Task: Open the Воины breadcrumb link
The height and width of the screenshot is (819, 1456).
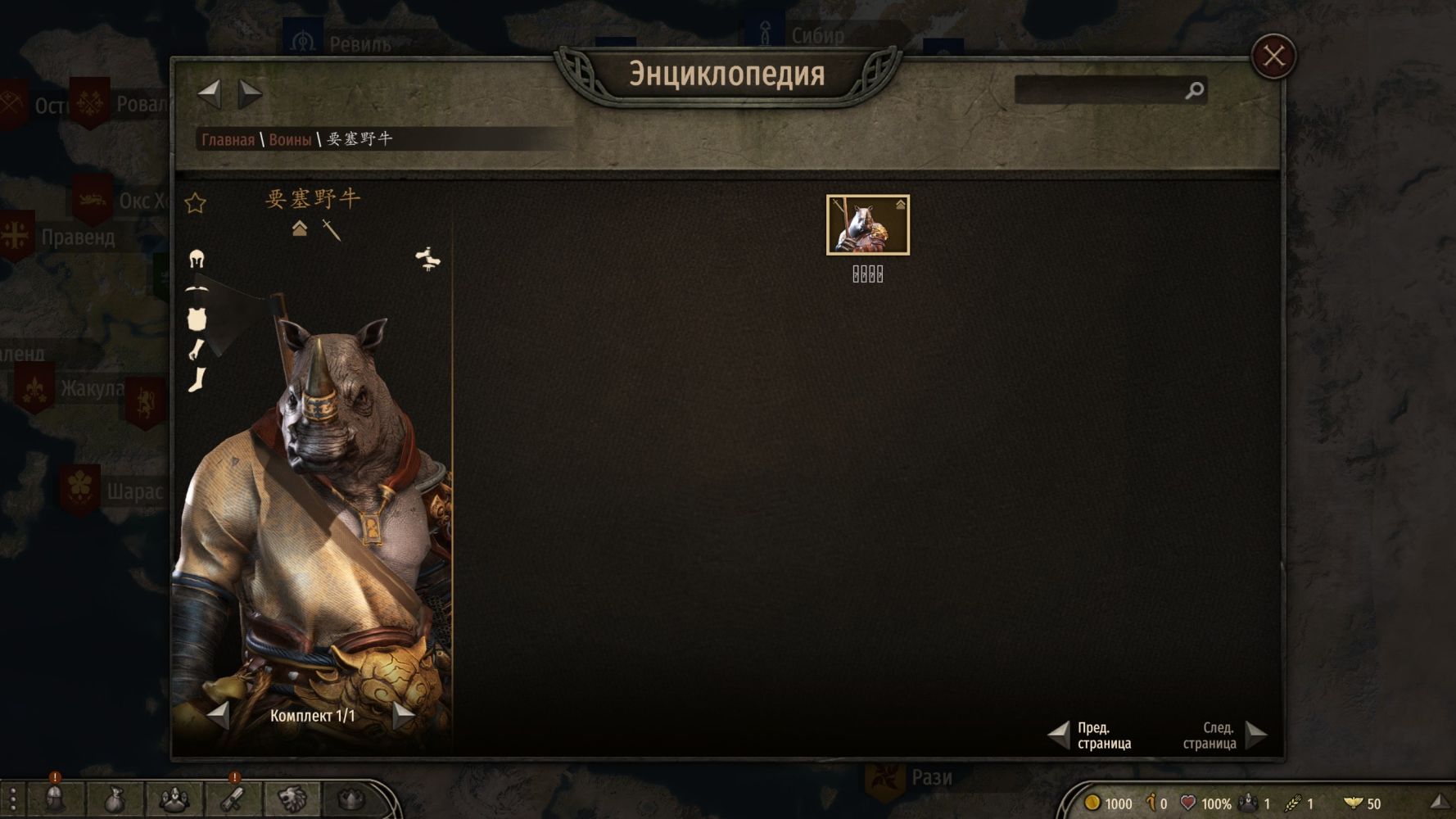Action: 290,139
